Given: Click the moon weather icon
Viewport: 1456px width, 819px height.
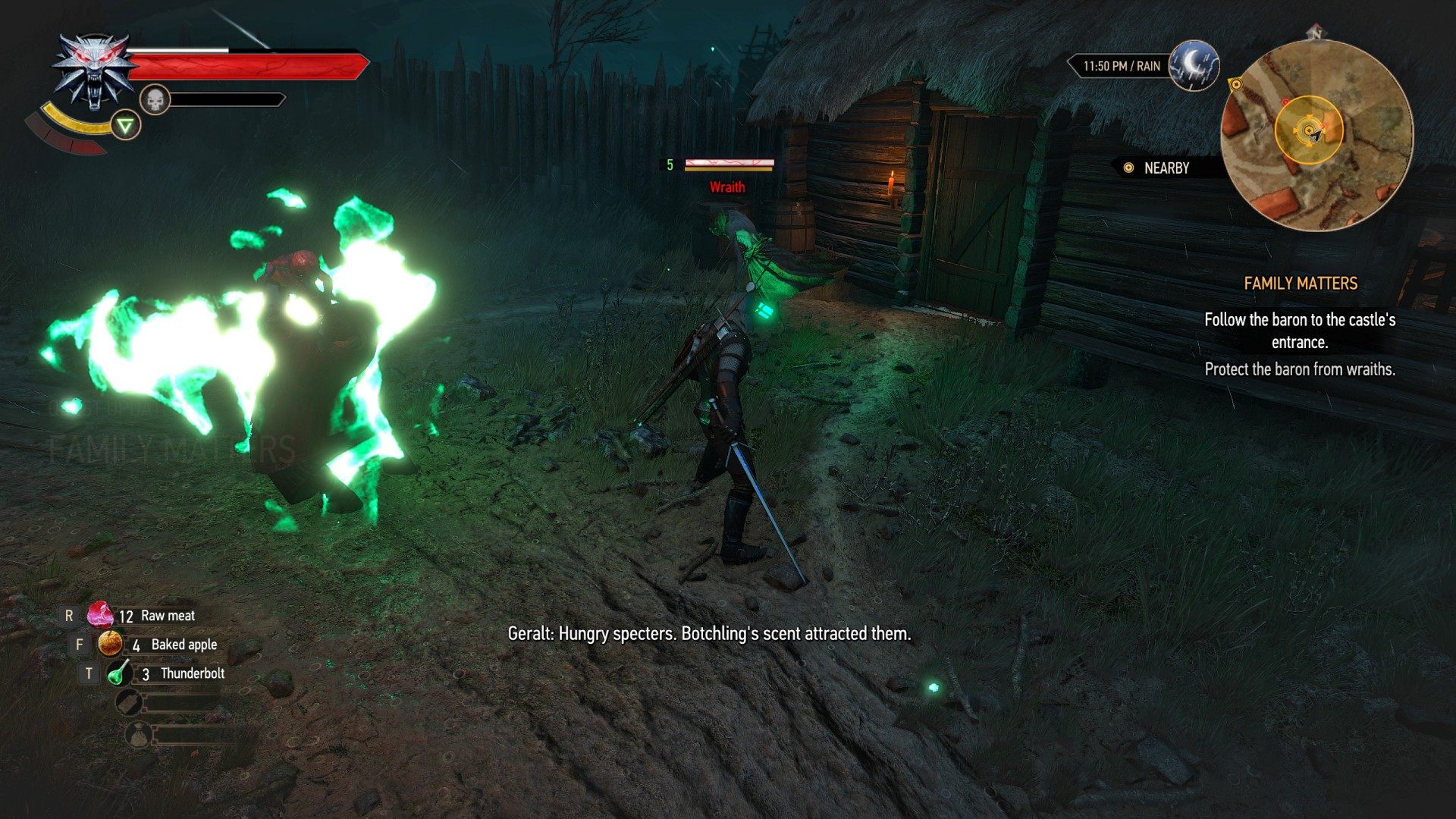Looking at the screenshot, I should [x=1194, y=66].
